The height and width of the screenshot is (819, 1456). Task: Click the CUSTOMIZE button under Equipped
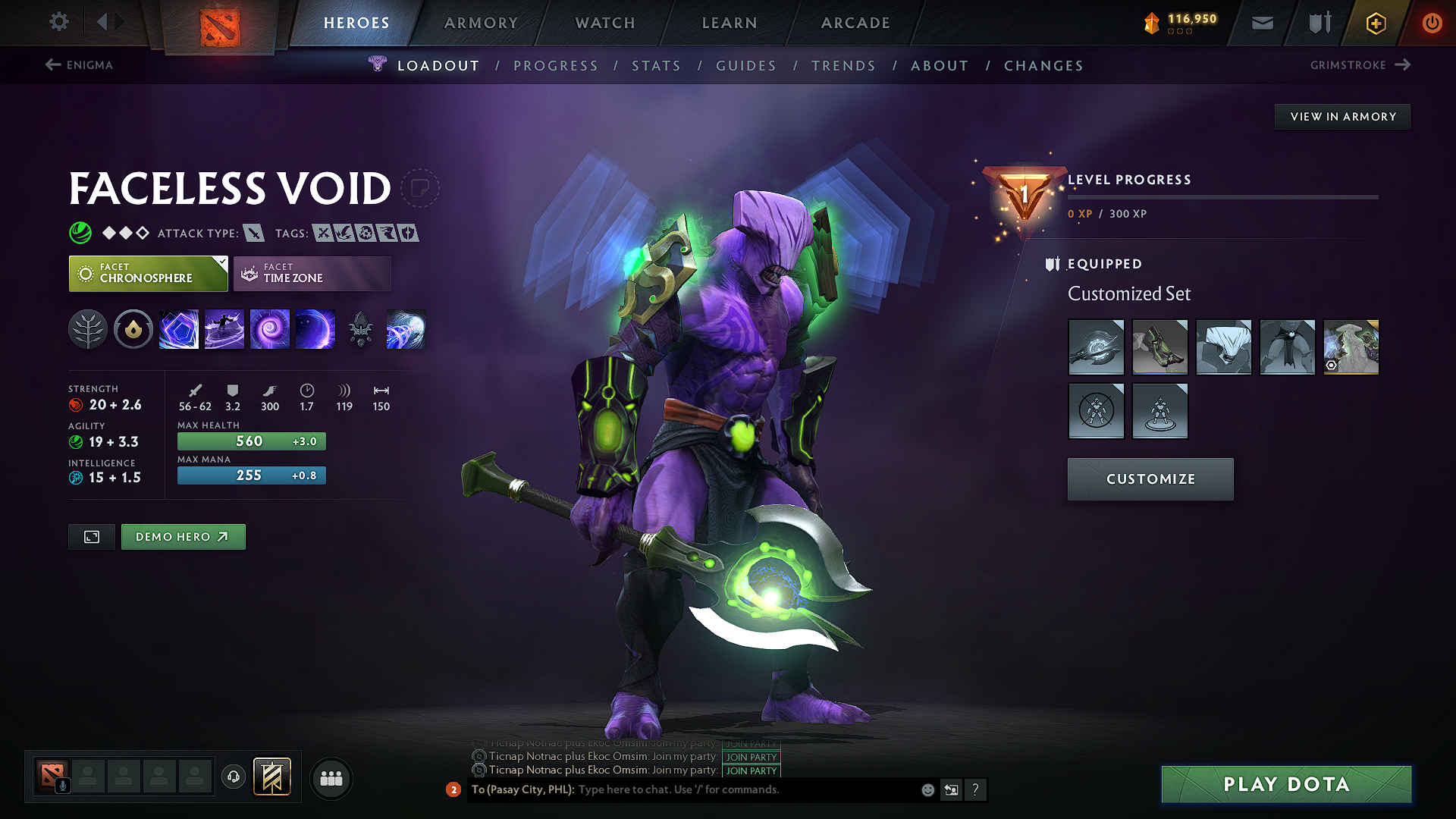point(1150,479)
